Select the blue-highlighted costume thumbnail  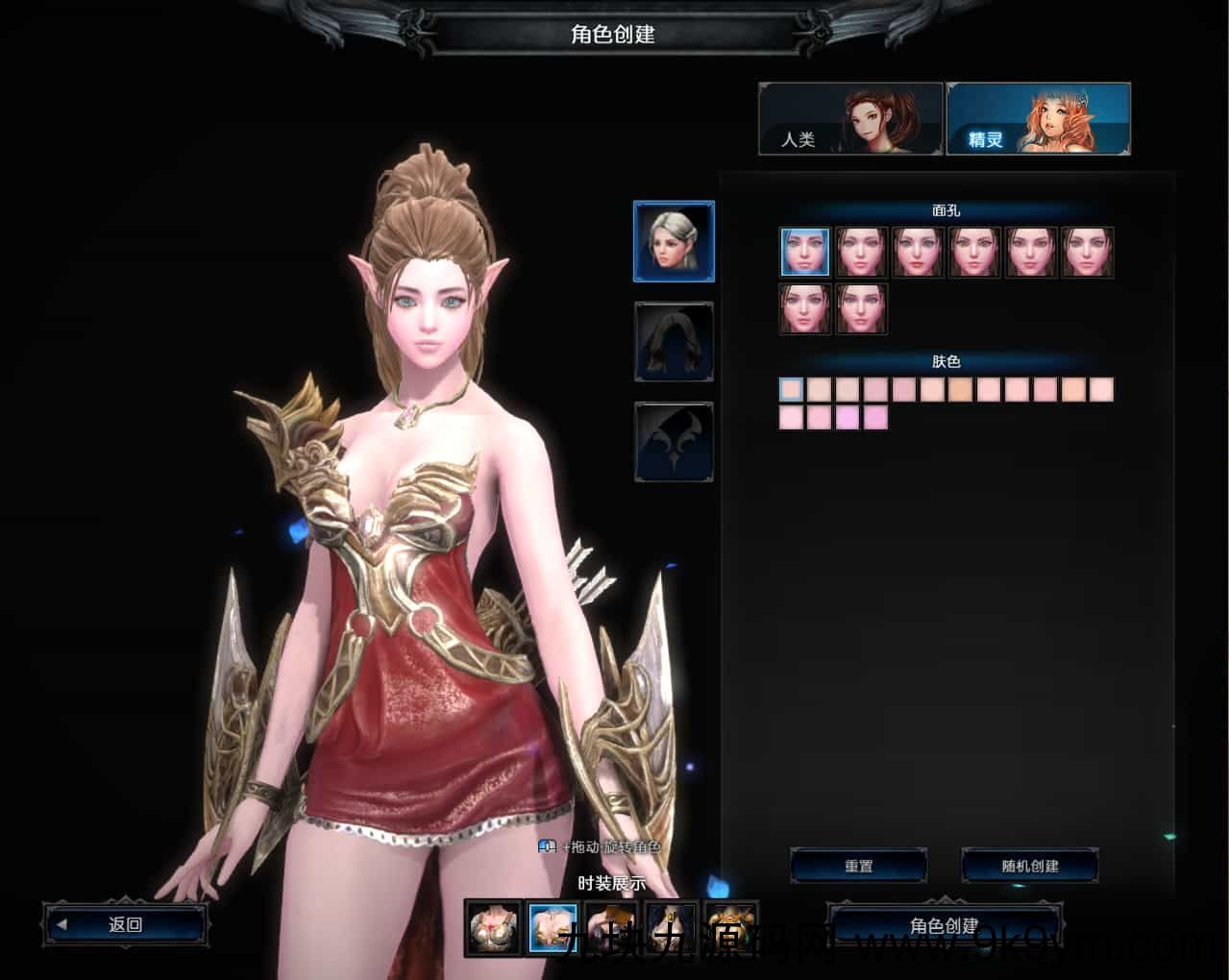click(553, 928)
